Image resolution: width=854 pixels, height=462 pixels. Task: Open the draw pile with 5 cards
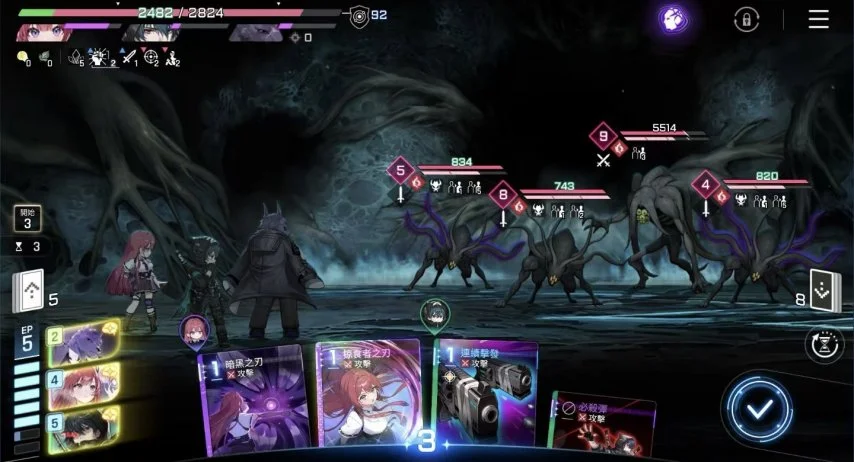point(28,292)
